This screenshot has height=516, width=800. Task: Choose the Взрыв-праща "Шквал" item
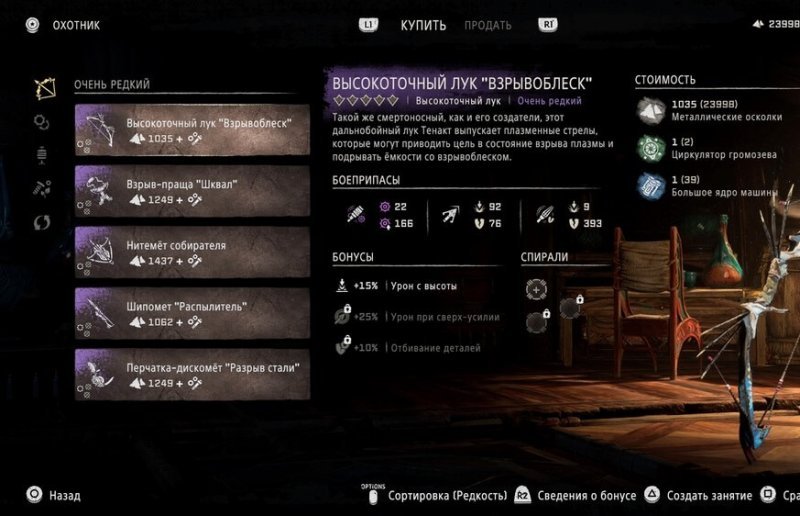[192, 192]
